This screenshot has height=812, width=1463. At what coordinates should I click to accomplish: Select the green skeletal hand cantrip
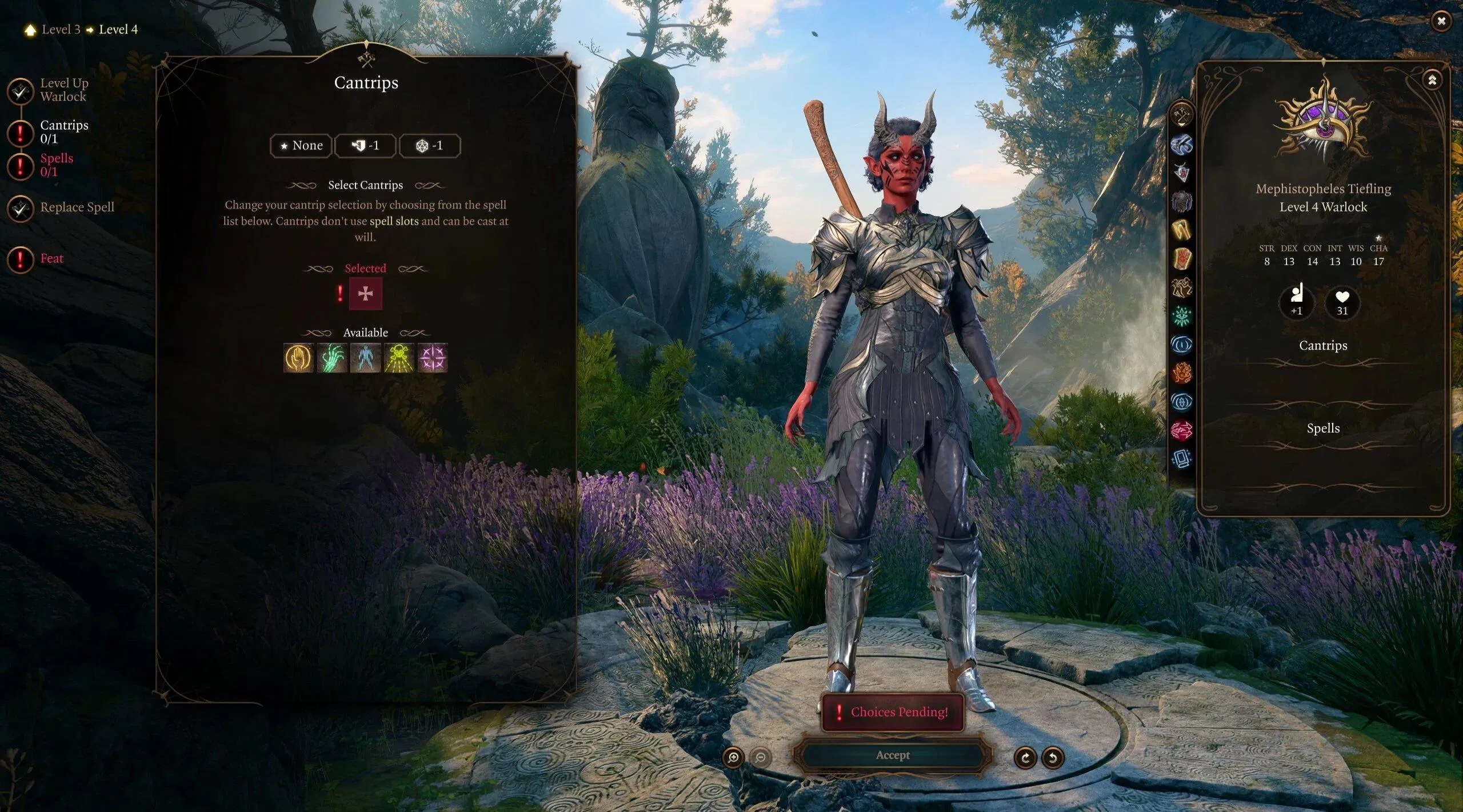coord(332,358)
